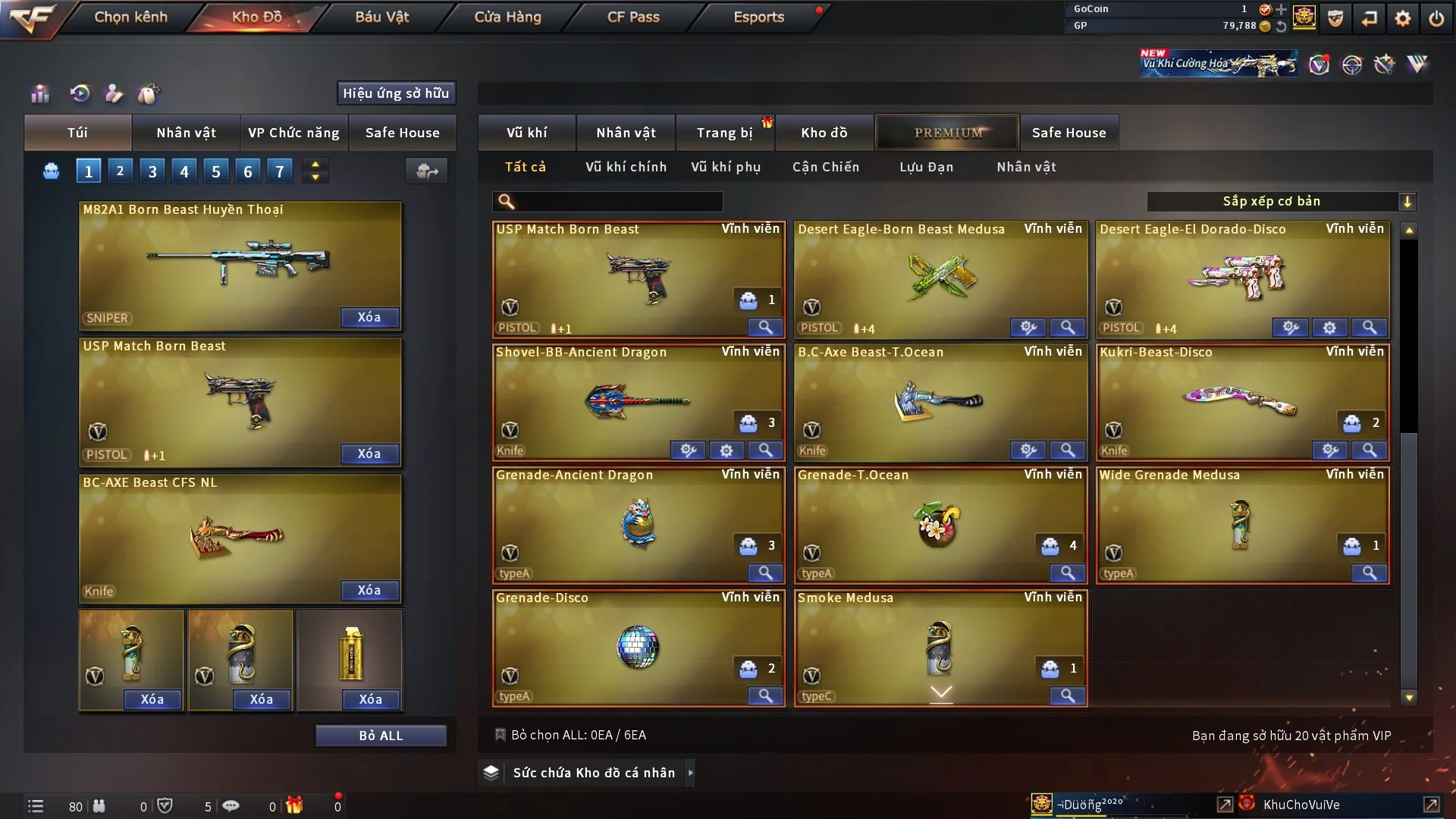The width and height of the screenshot is (1456, 819).
Task: Select the Trang bị tab
Action: (x=724, y=133)
